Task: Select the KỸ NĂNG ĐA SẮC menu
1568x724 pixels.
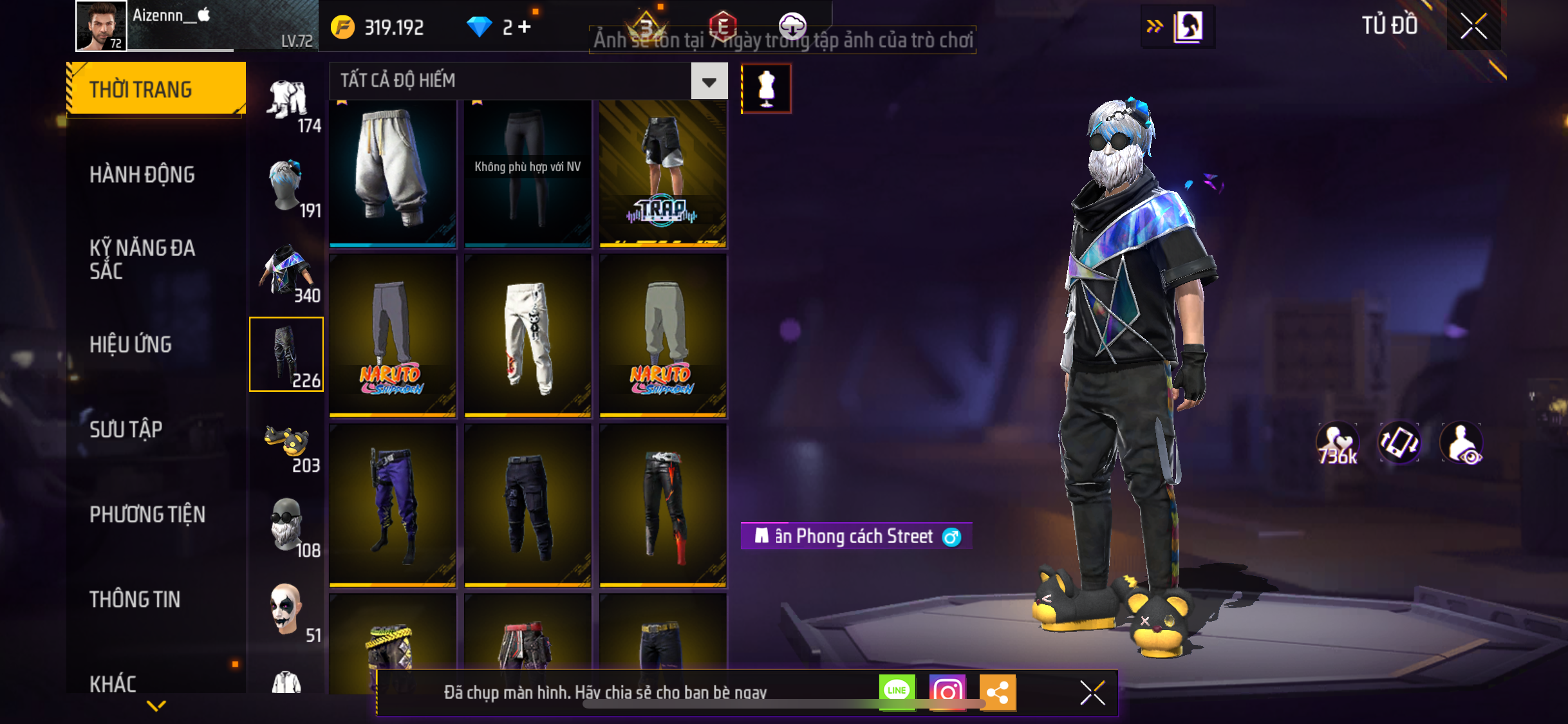Action: pos(142,259)
